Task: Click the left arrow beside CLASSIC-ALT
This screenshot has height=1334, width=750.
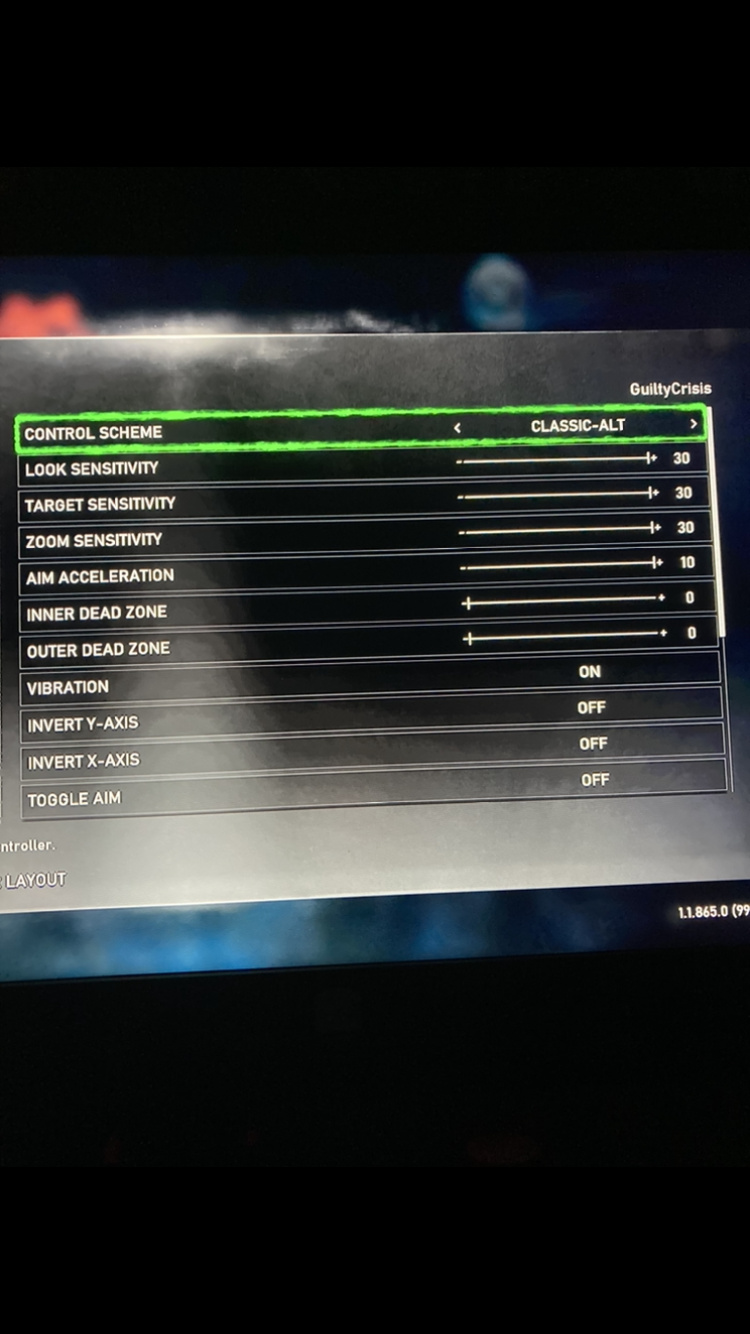Action: point(457,427)
